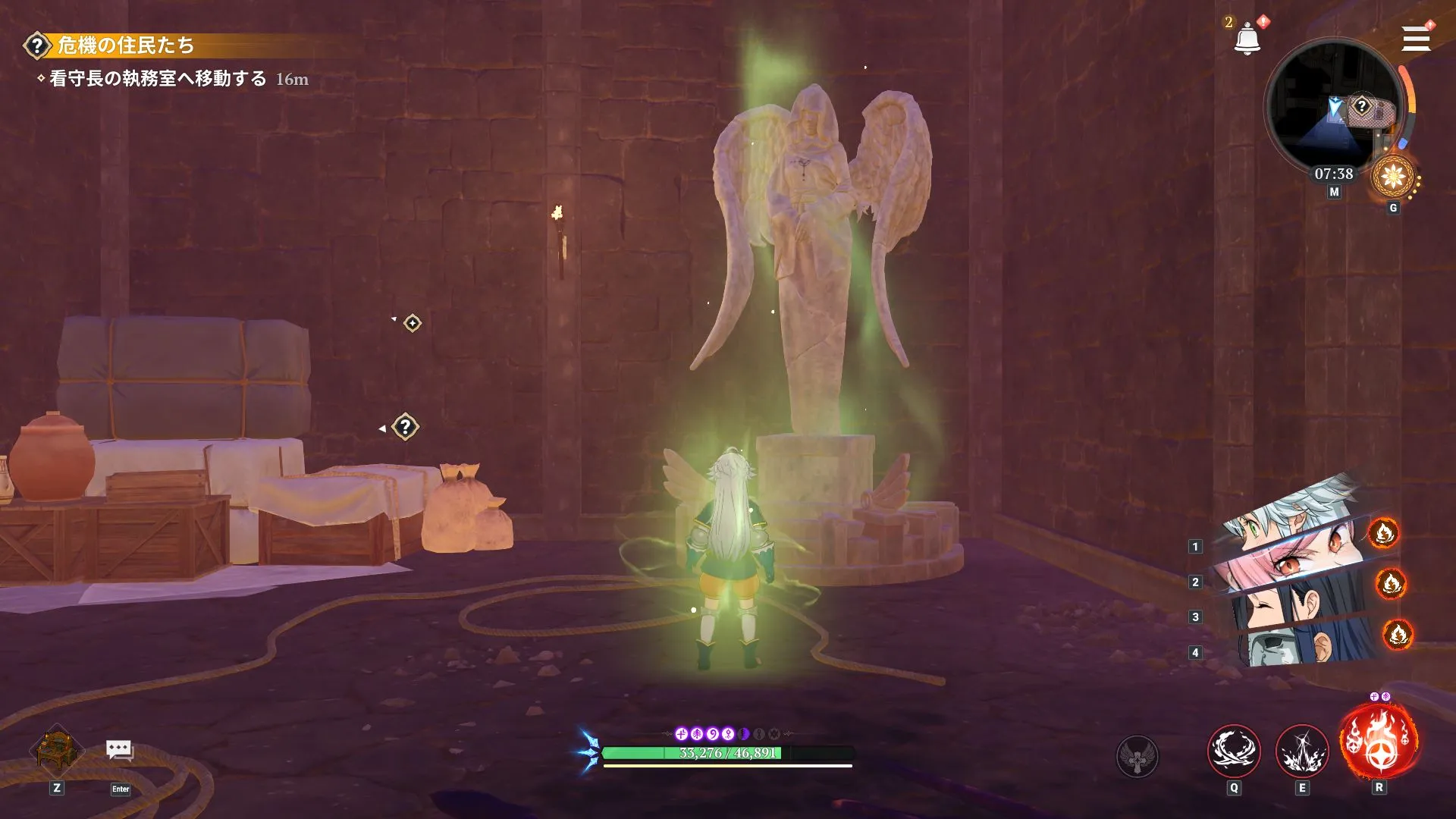Expand the question-mark marker near the statue

[407, 425]
